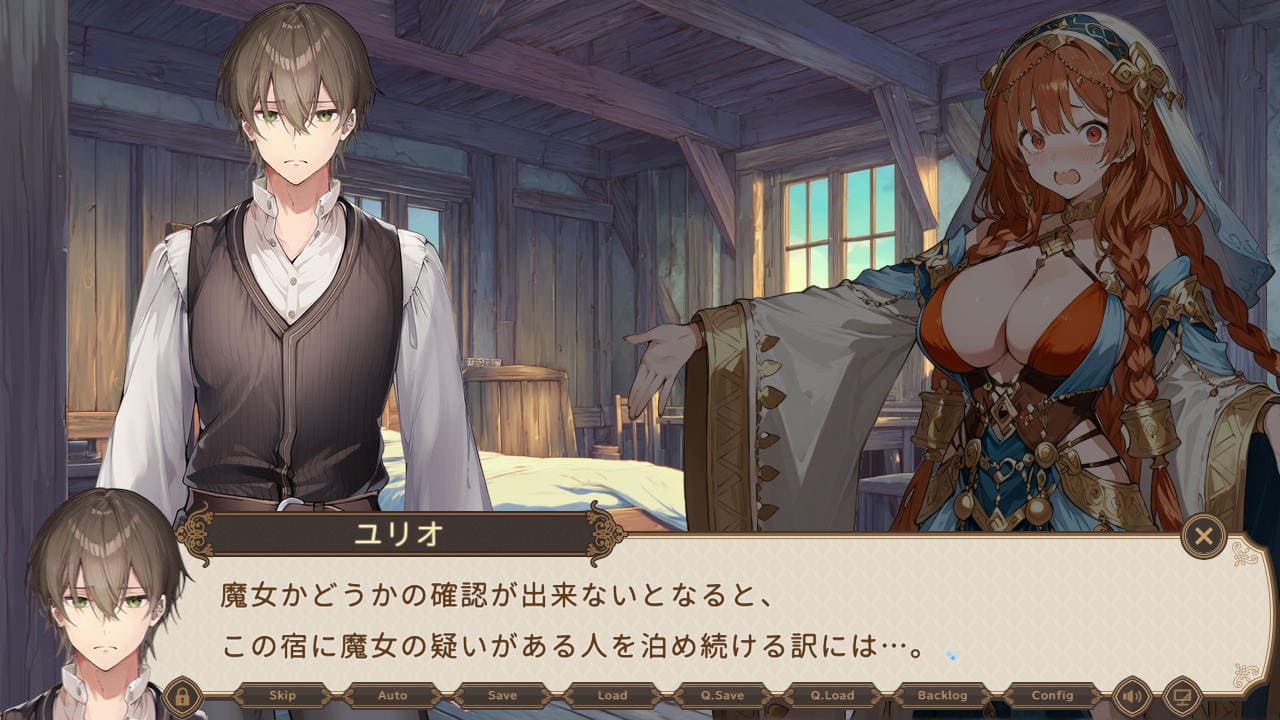Quick load using Q.Load
Image resolution: width=1280 pixels, height=720 pixels.
pos(832,695)
